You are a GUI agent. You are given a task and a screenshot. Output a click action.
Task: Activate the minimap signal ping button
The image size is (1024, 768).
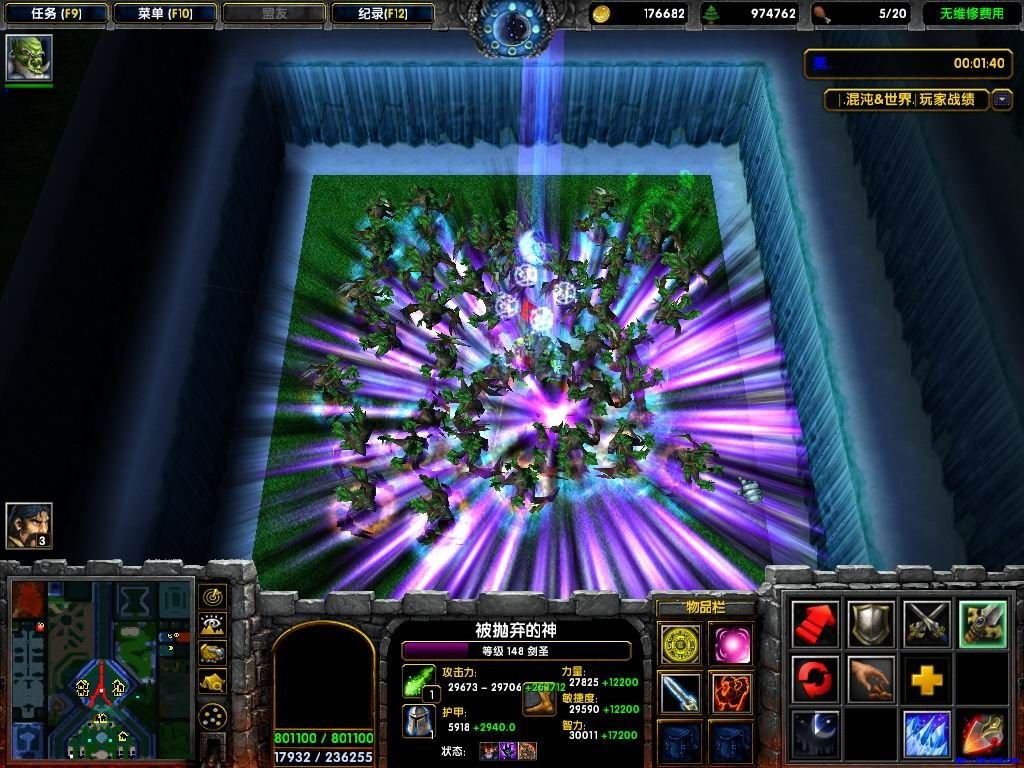pyautogui.click(x=213, y=597)
